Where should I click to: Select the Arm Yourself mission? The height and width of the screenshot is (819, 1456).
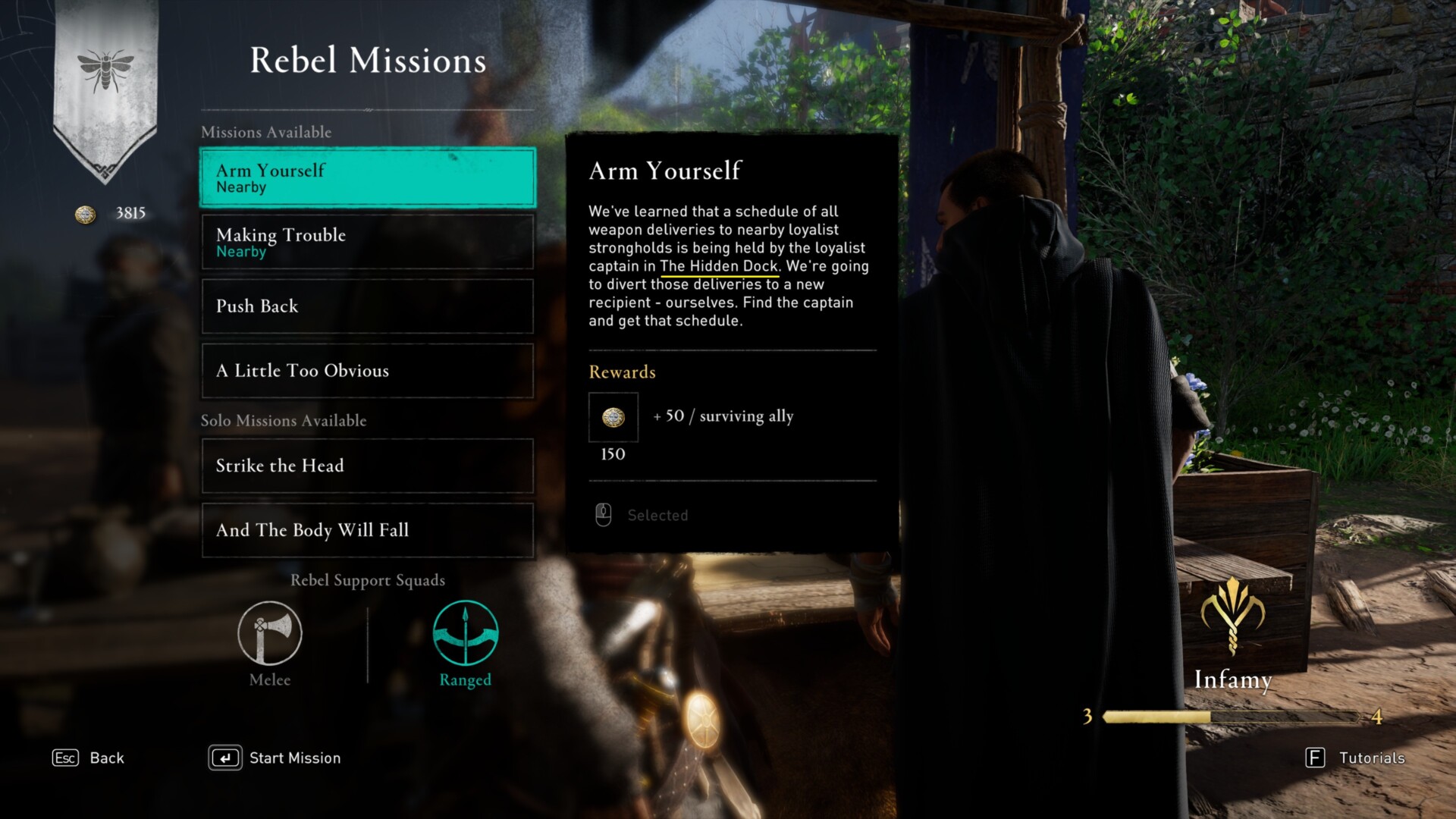(x=367, y=177)
